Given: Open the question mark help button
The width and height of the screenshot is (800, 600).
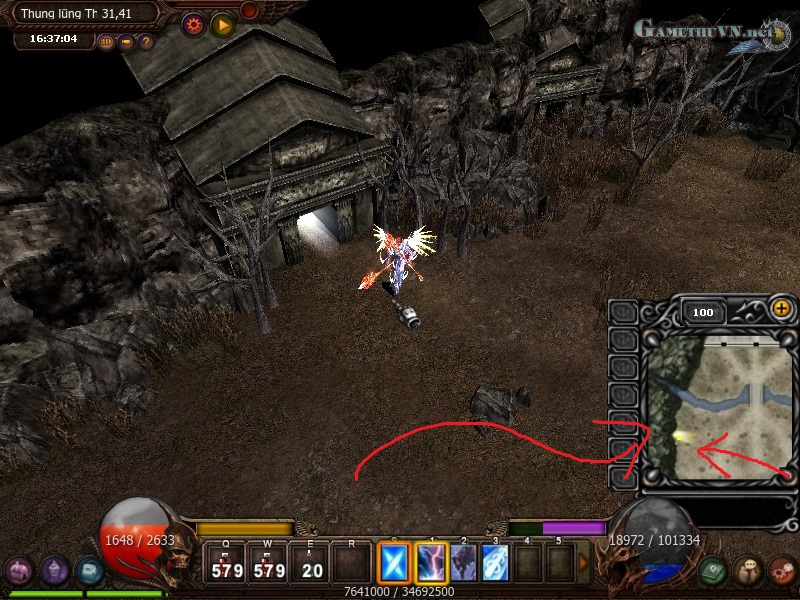Looking at the screenshot, I should [x=146, y=42].
